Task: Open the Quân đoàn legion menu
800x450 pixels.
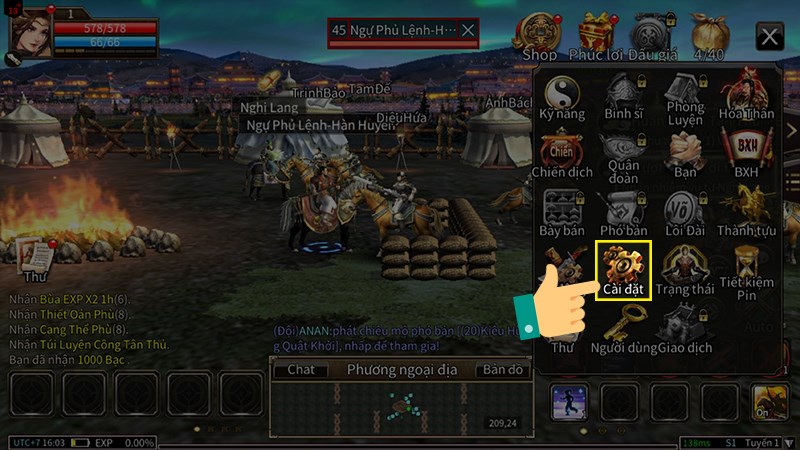Action: 625,153
